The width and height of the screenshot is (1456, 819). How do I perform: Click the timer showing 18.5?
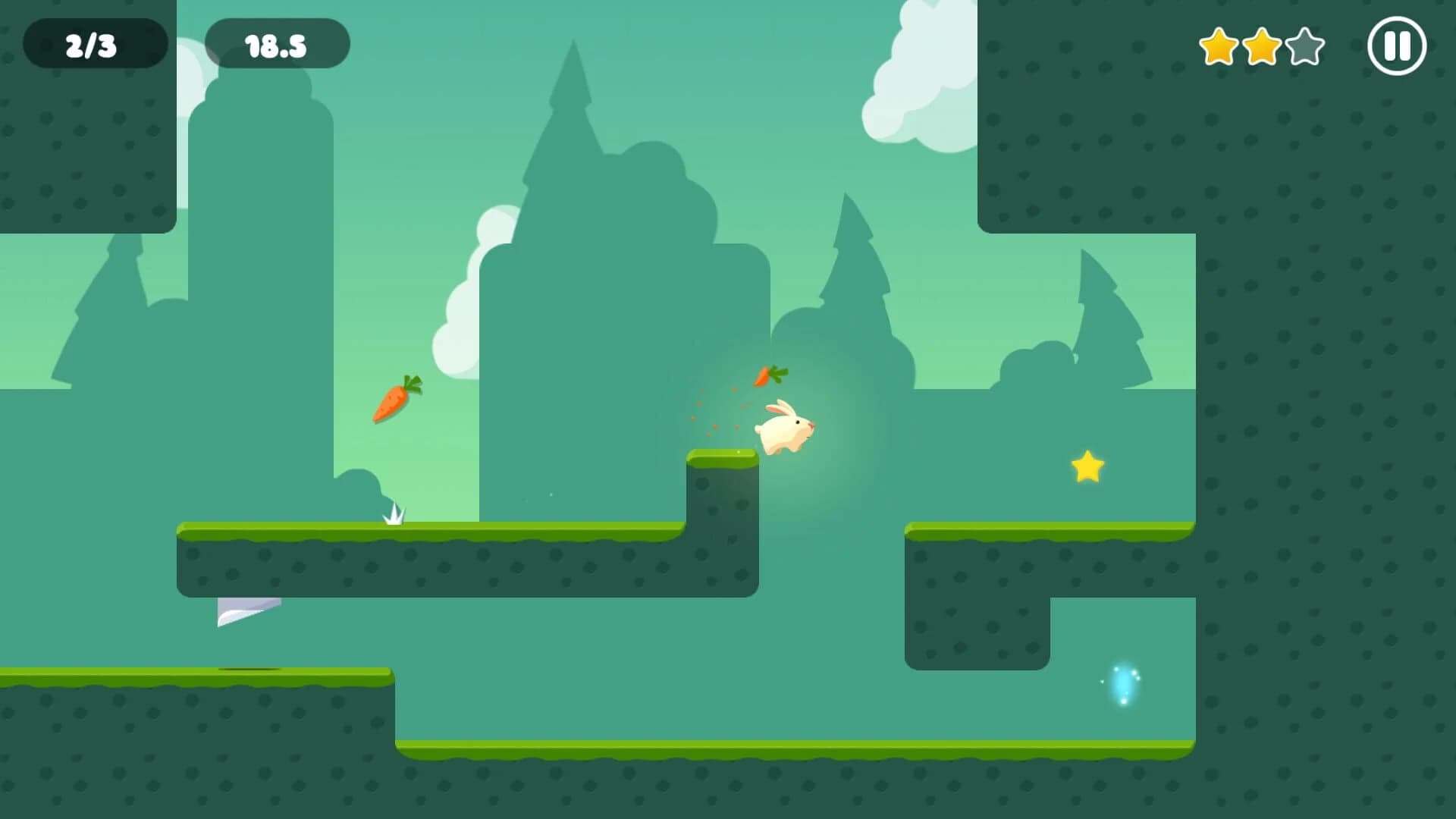pyautogui.click(x=278, y=43)
